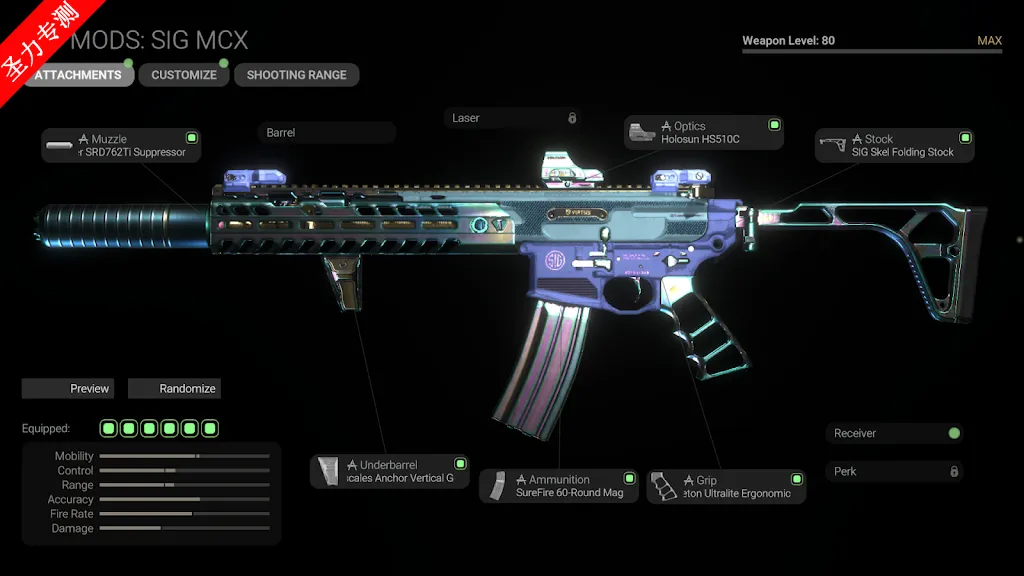Select the SIG Skel Folding Stock slot
1024x576 pixels.
pos(894,146)
